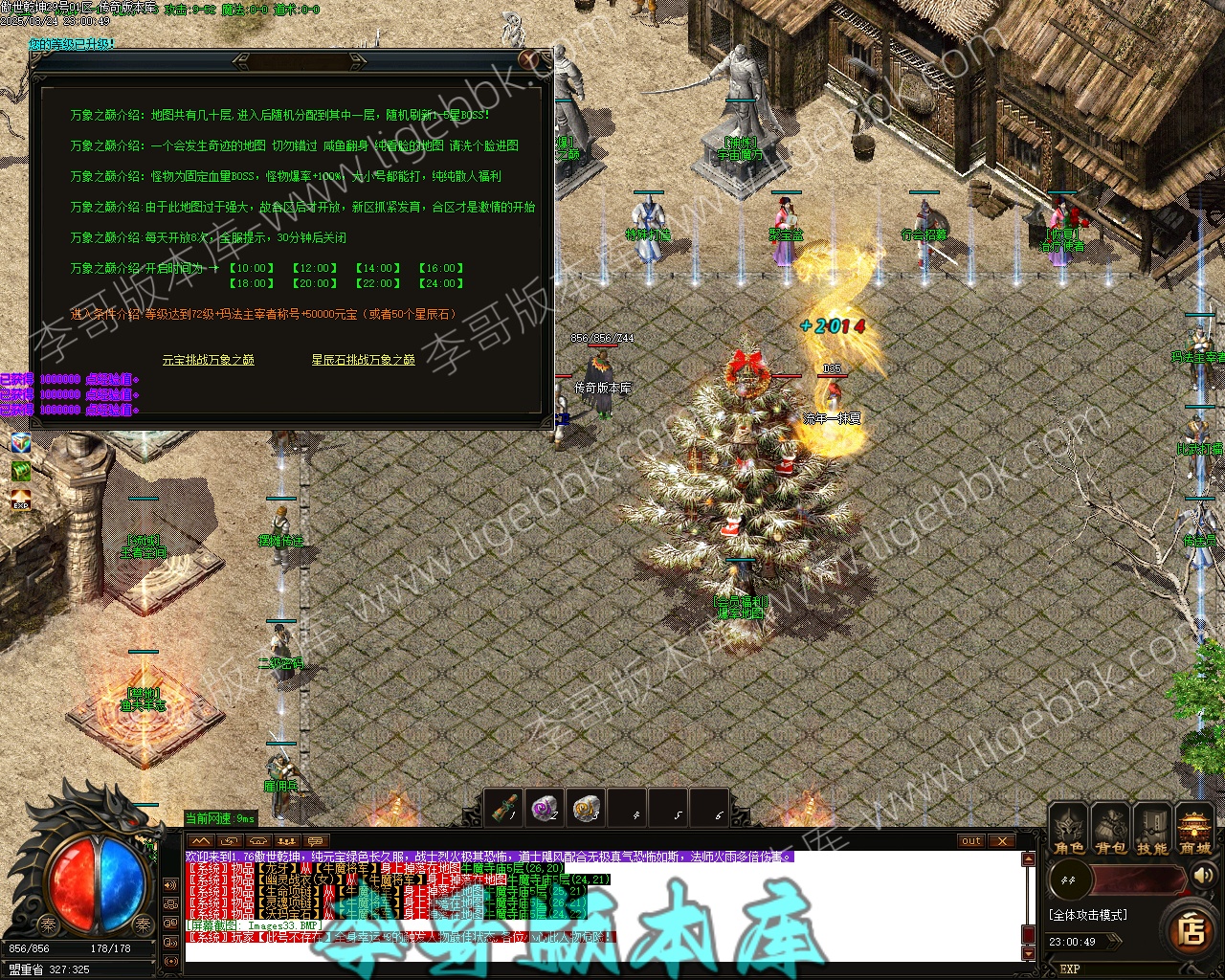The image size is (1225, 980).
Task: Use the purple swirl stone in slot 2
Action: pos(546,809)
